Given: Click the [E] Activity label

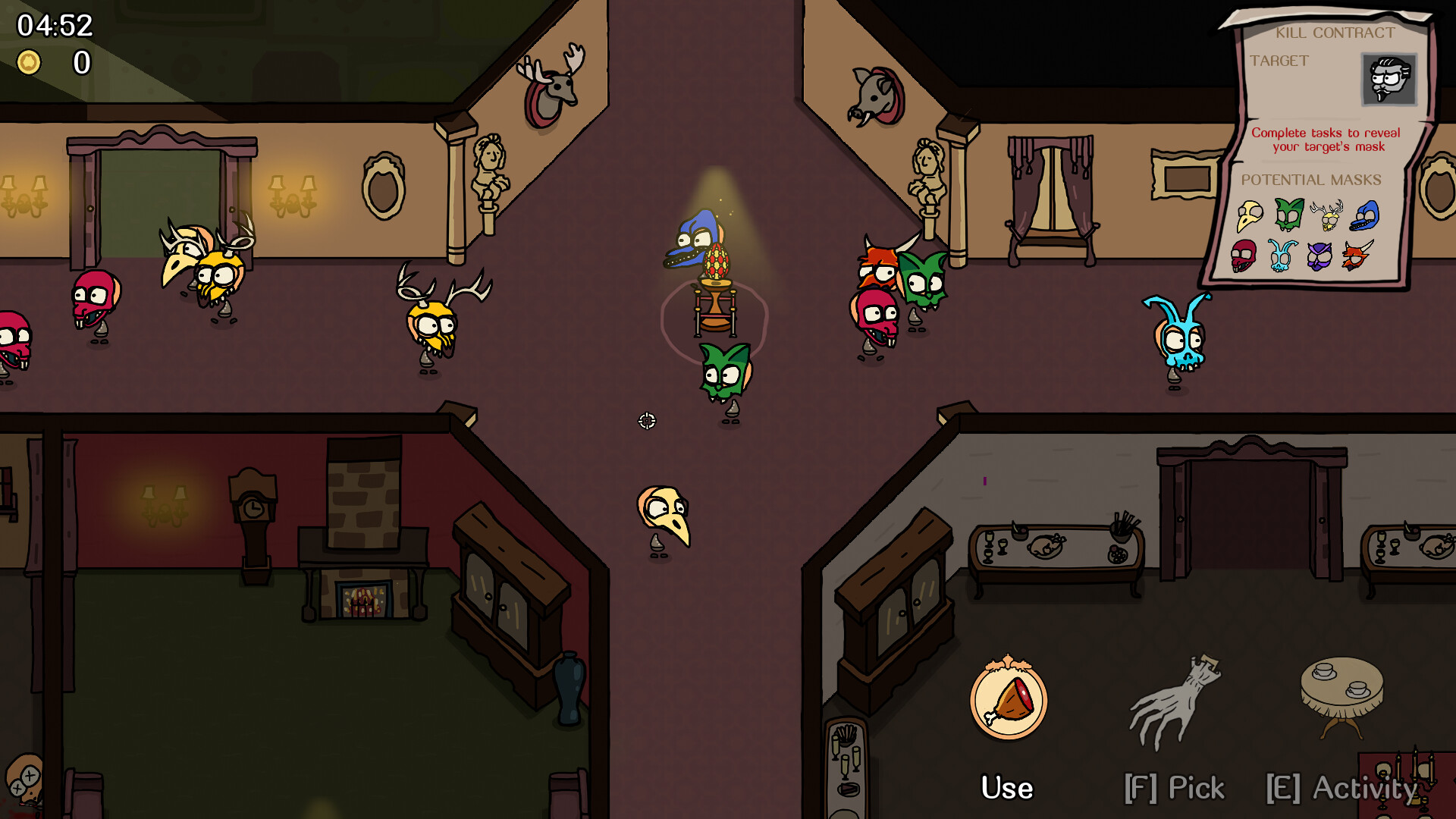Looking at the screenshot, I should click(x=1339, y=789).
